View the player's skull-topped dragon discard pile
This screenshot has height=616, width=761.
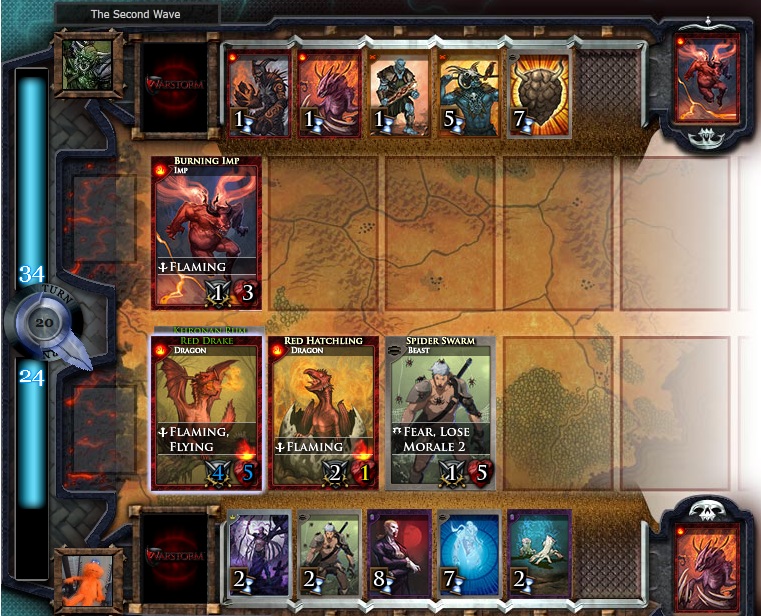[707, 560]
